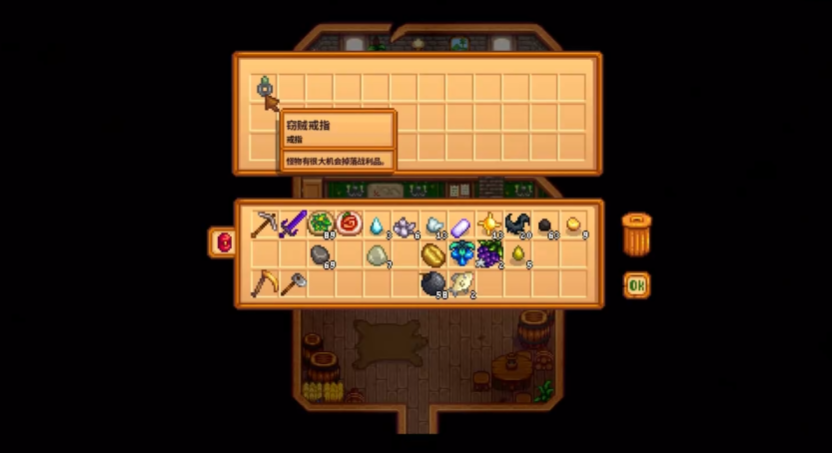This screenshot has height=453, width=832.
Task: Choose the blue crystal fruit
Action: click(x=461, y=253)
